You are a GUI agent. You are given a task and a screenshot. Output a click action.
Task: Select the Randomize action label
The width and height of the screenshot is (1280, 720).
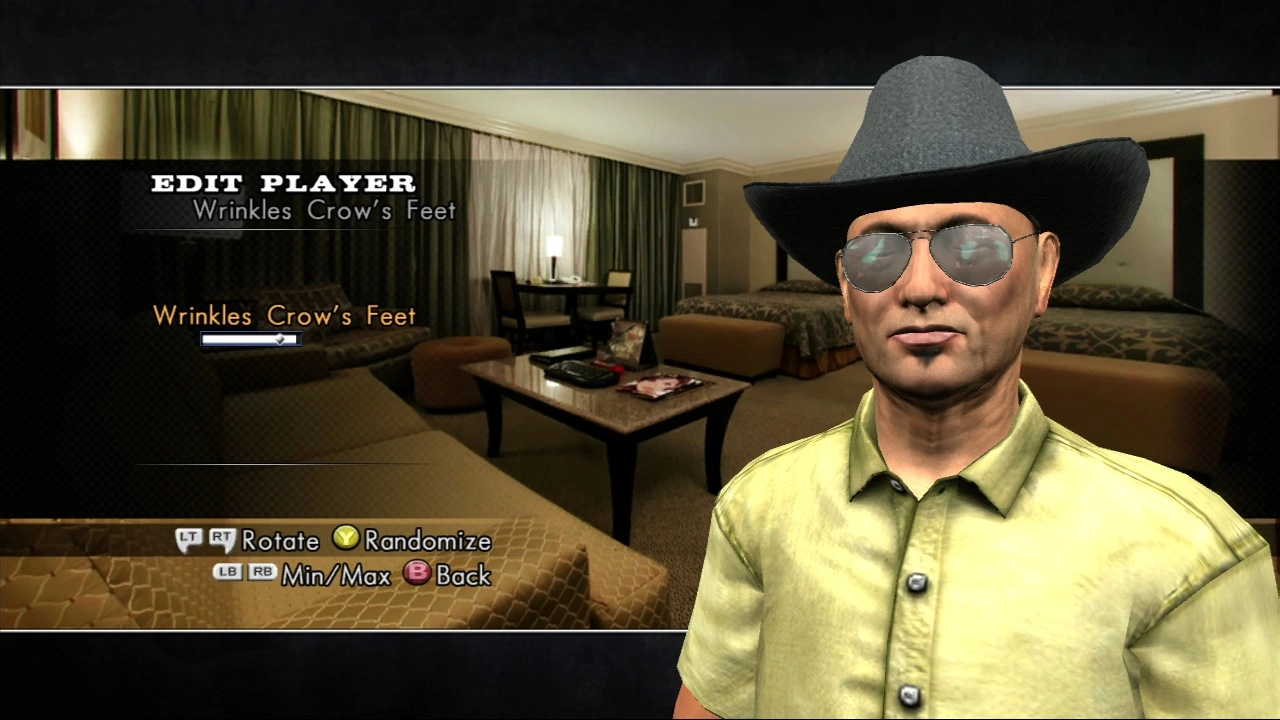(x=428, y=540)
